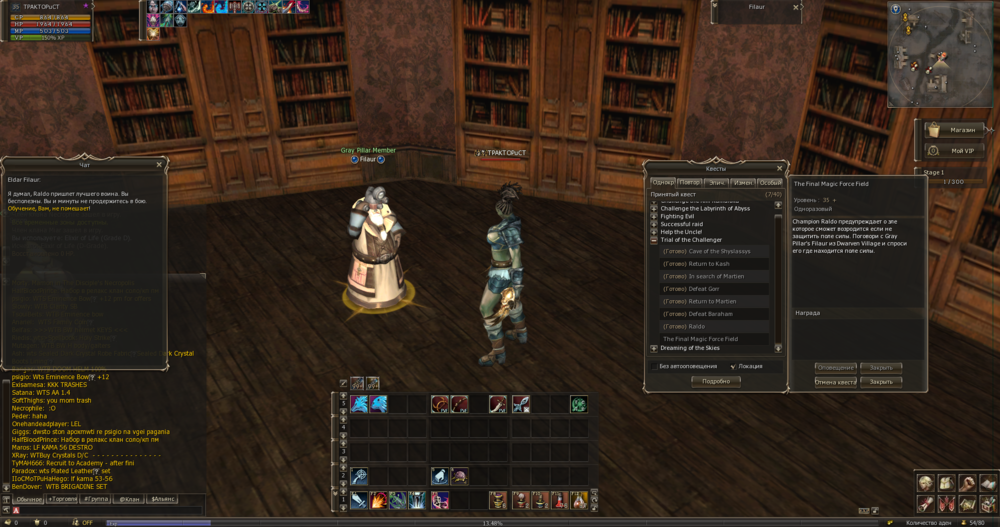Select The Final Magic Force Field quest
1000x527 pixels.
pos(700,339)
